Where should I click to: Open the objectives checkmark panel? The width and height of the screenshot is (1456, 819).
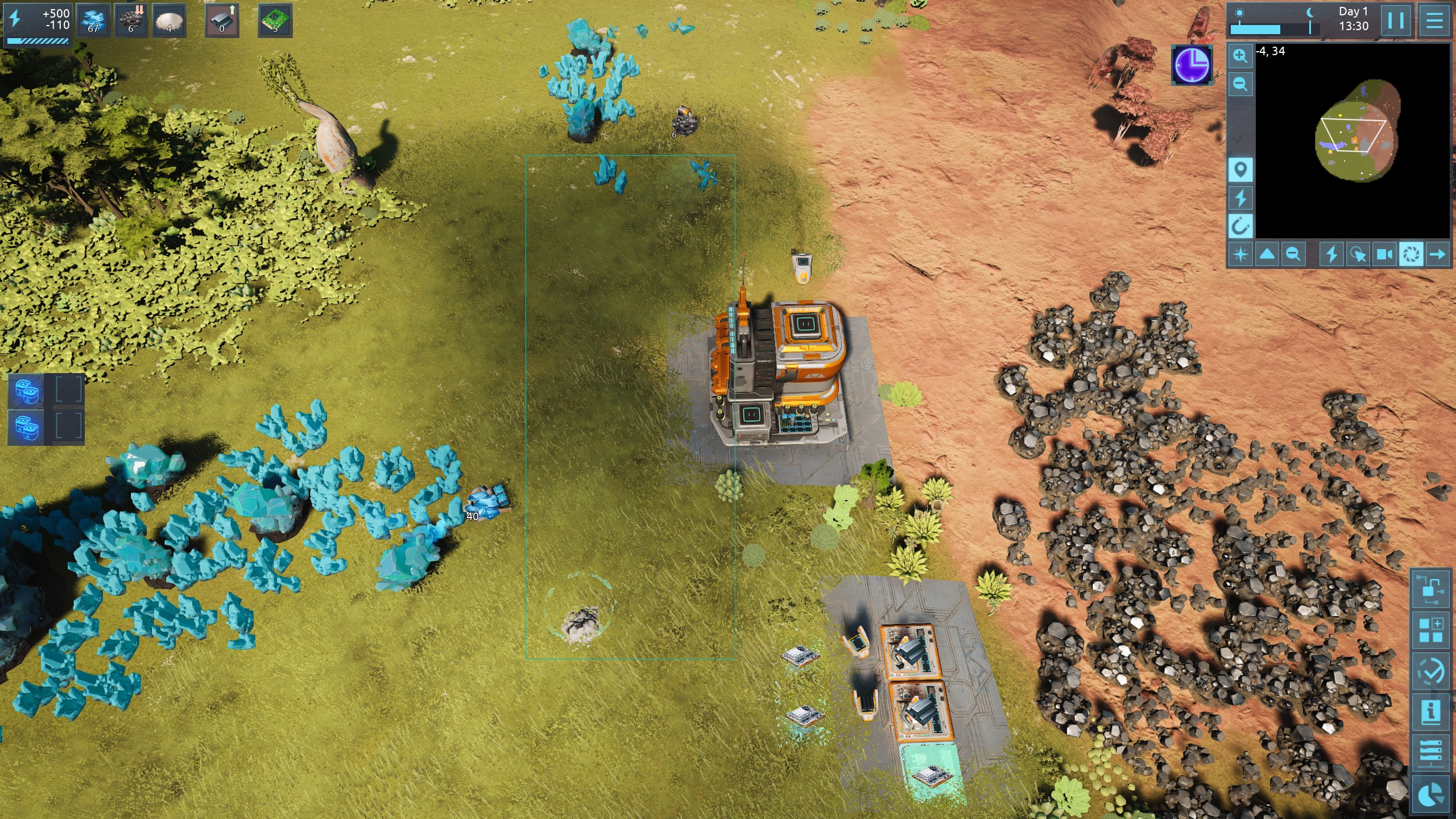(1431, 672)
